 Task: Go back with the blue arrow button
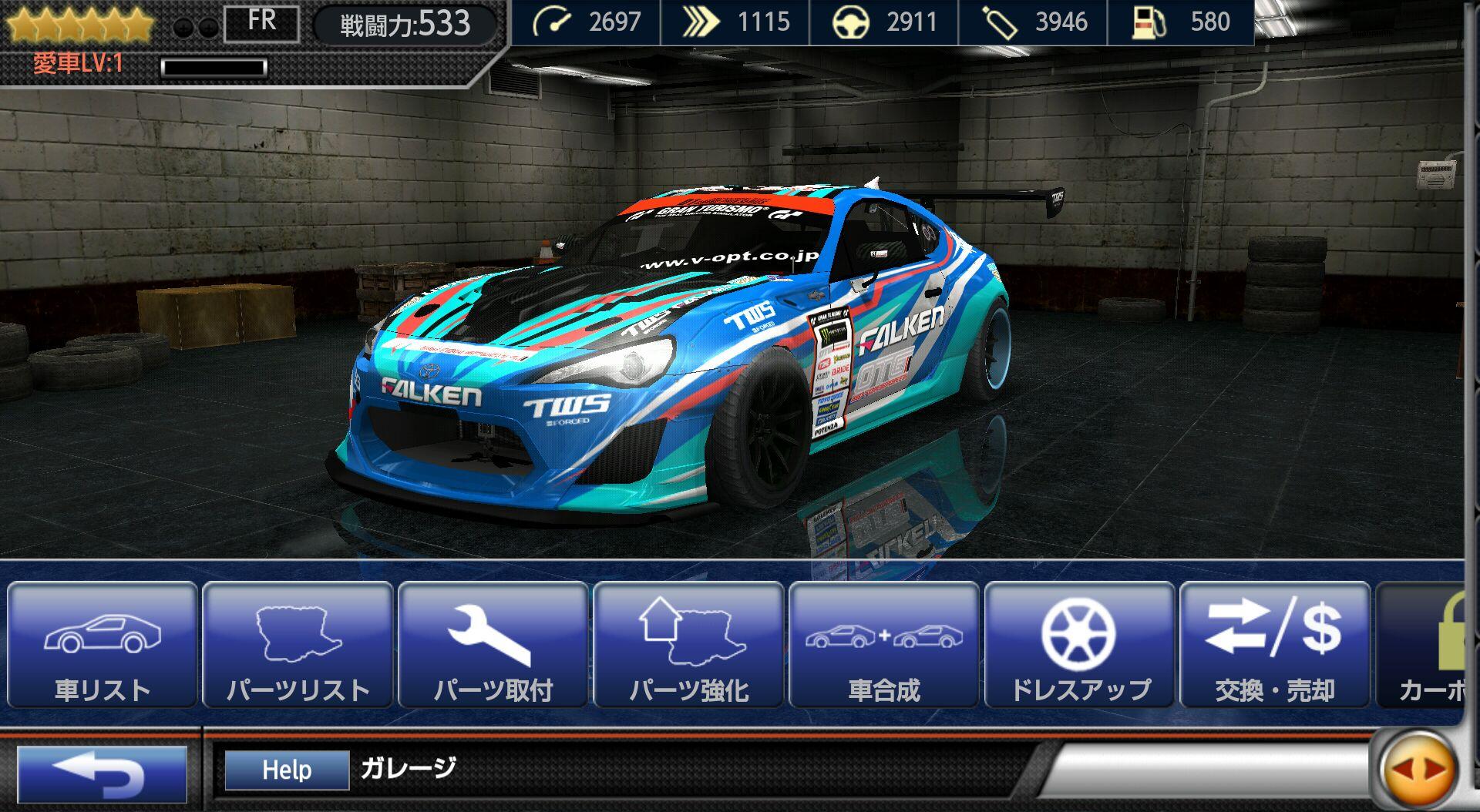pos(102,773)
